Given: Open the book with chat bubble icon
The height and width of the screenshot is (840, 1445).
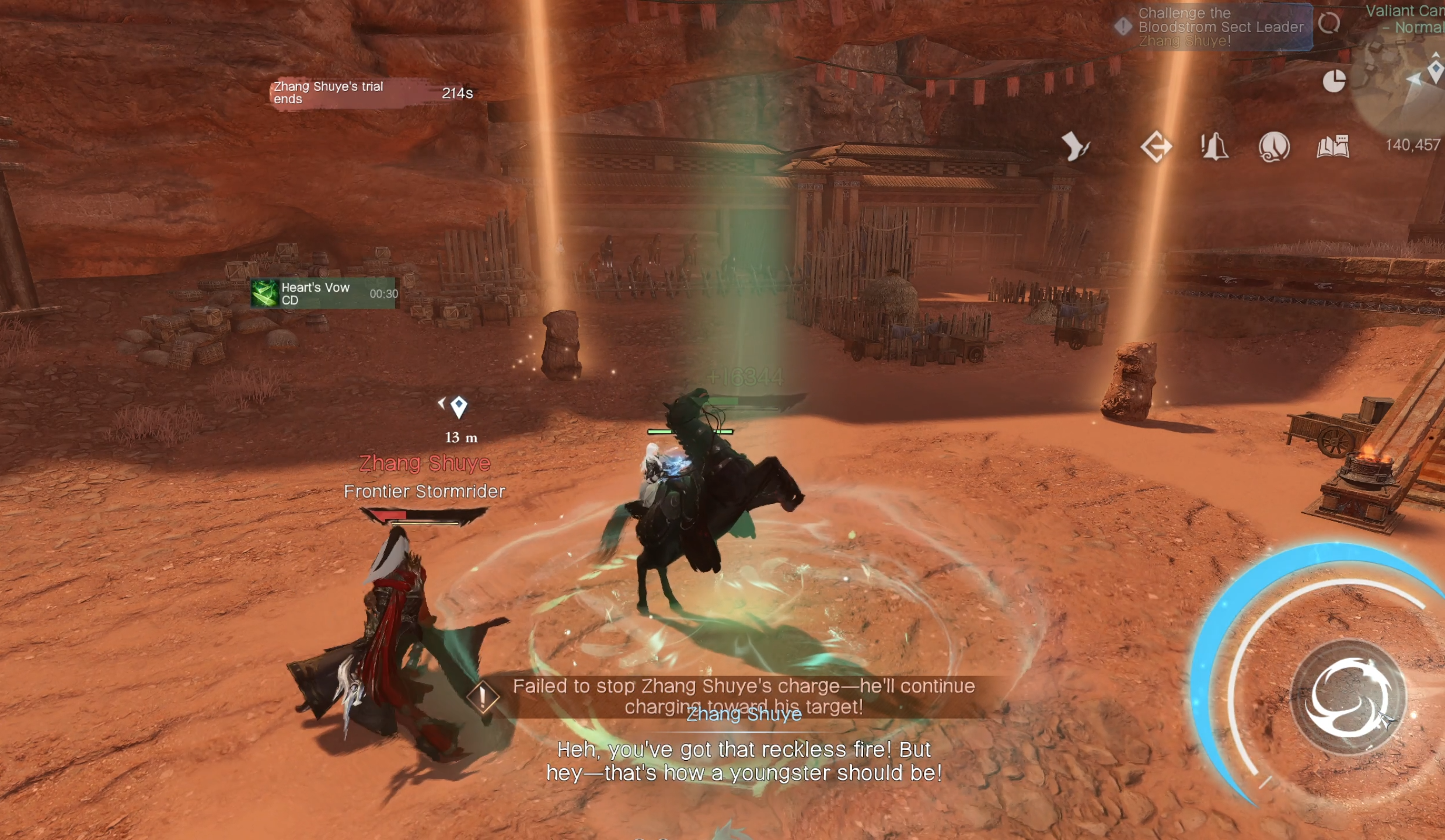Looking at the screenshot, I should tap(1333, 146).
